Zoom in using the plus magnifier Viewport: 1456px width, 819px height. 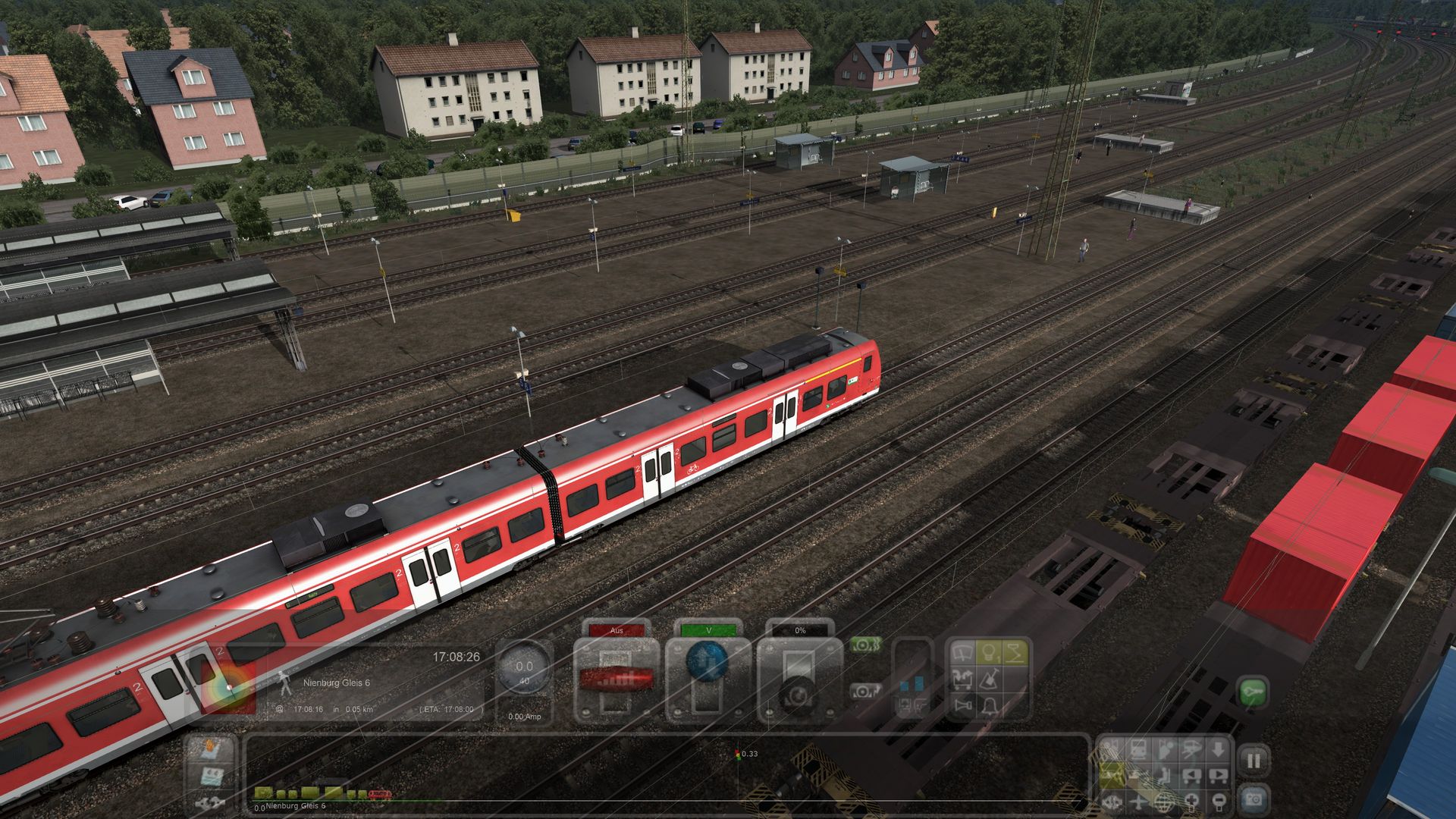coord(1191,802)
